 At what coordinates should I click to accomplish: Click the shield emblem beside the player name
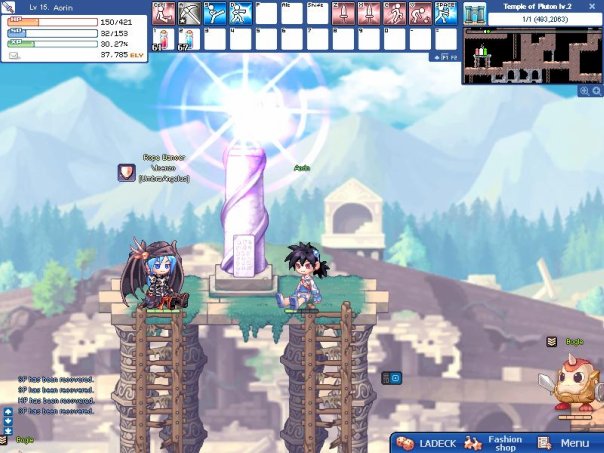[126, 172]
